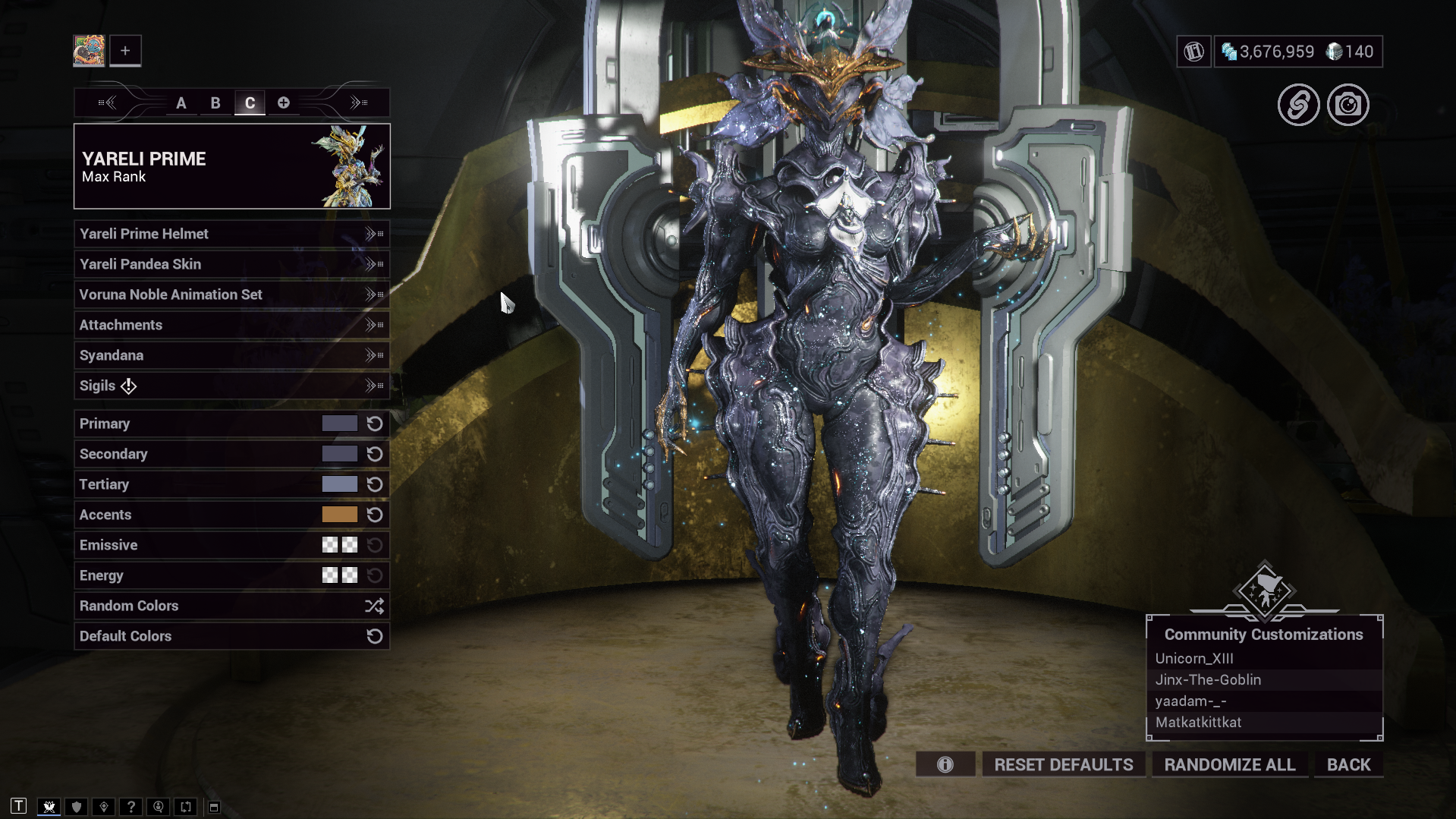
Task: Pick the Accents orange color swatch
Action: click(339, 515)
